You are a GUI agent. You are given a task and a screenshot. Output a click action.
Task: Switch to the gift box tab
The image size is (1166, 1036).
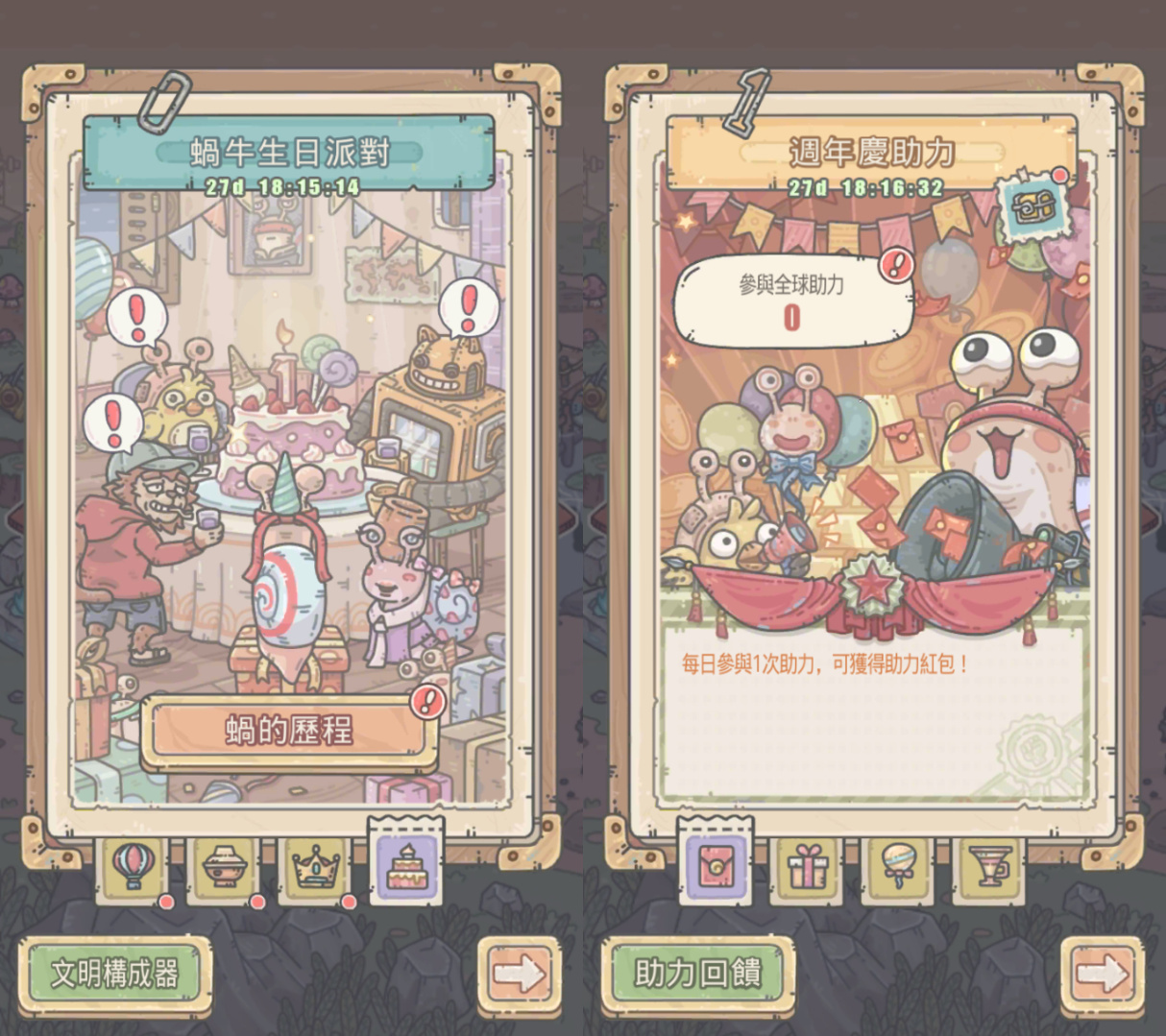click(x=807, y=867)
